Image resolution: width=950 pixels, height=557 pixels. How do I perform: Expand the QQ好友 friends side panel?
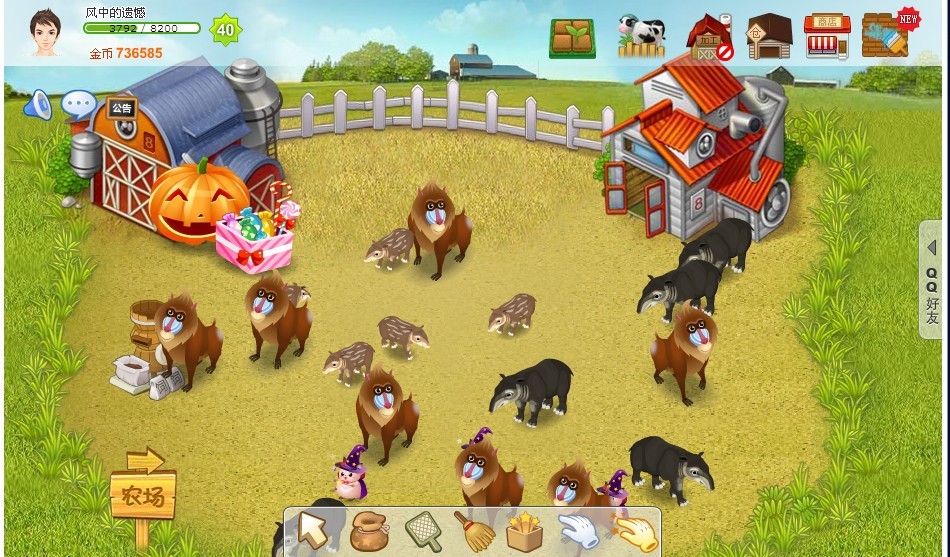tap(932, 280)
